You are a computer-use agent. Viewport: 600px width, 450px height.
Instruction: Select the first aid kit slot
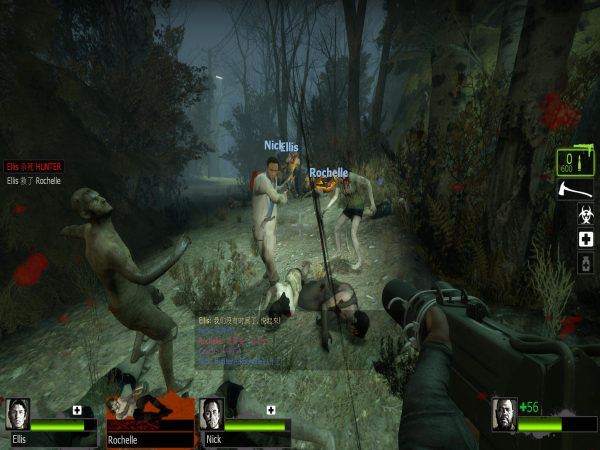pyautogui.click(x=587, y=240)
